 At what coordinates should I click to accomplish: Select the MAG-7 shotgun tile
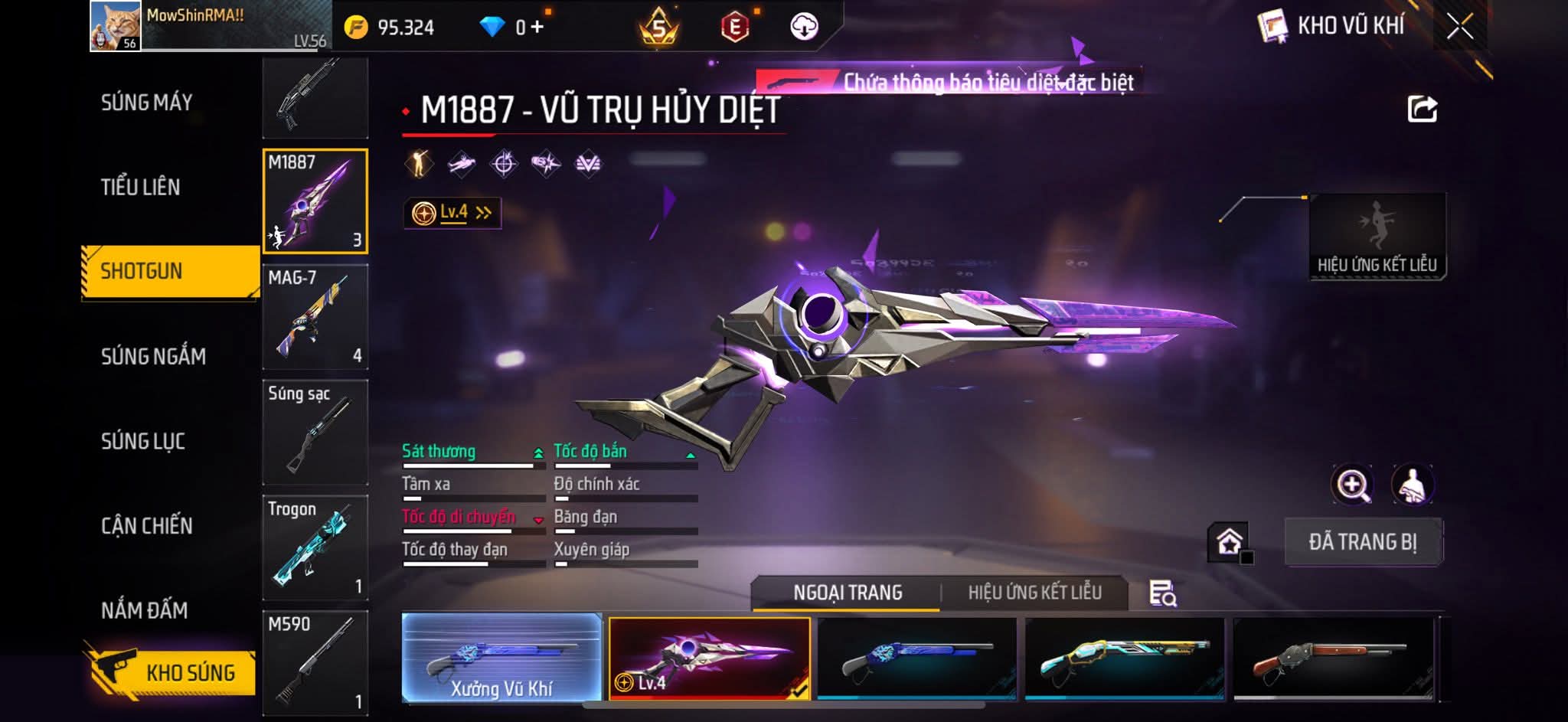click(x=315, y=318)
